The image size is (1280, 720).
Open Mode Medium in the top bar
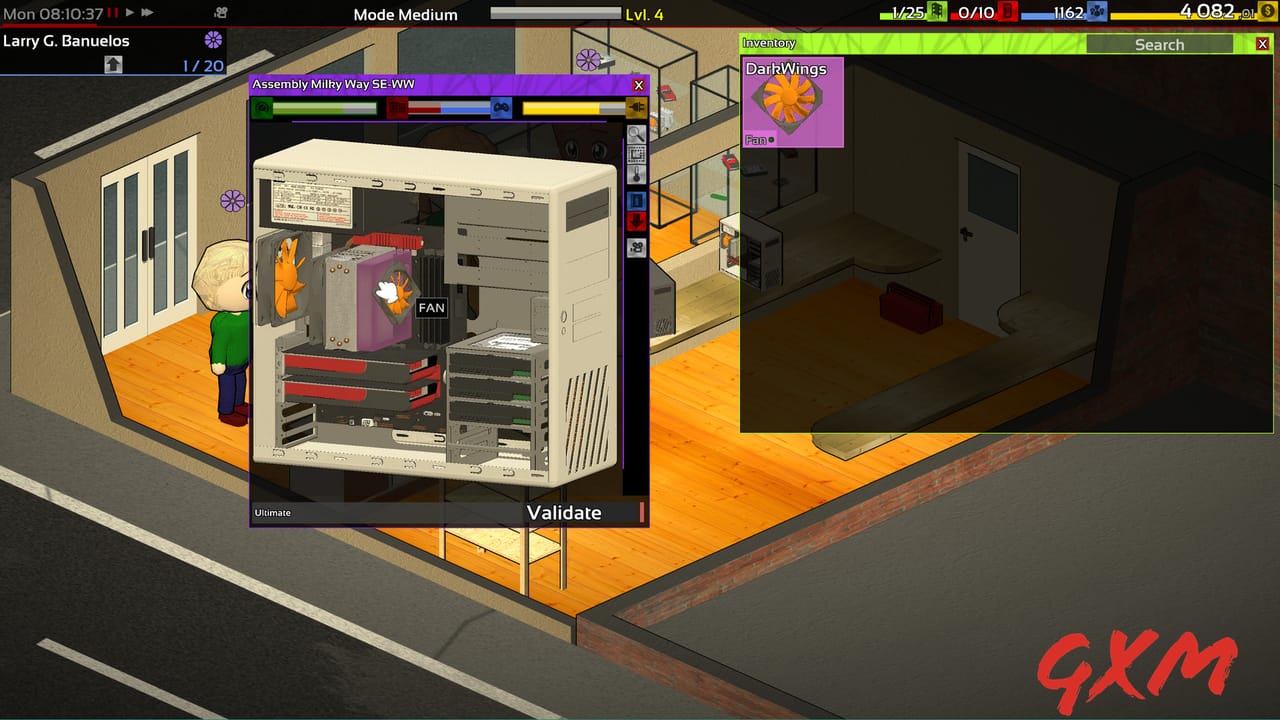click(x=404, y=14)
